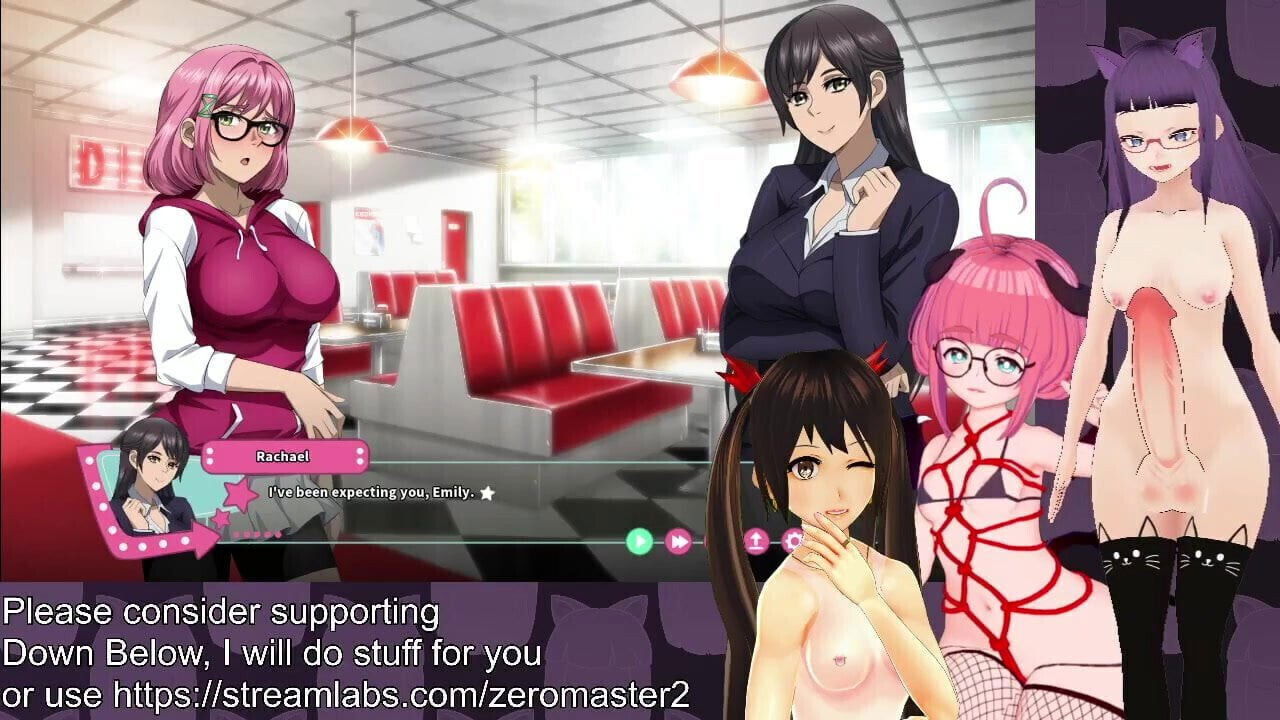This screenshot has width=1280, height=720.
Task: Enable skip mode with the fast-forward button
Action: coord(678,540)
